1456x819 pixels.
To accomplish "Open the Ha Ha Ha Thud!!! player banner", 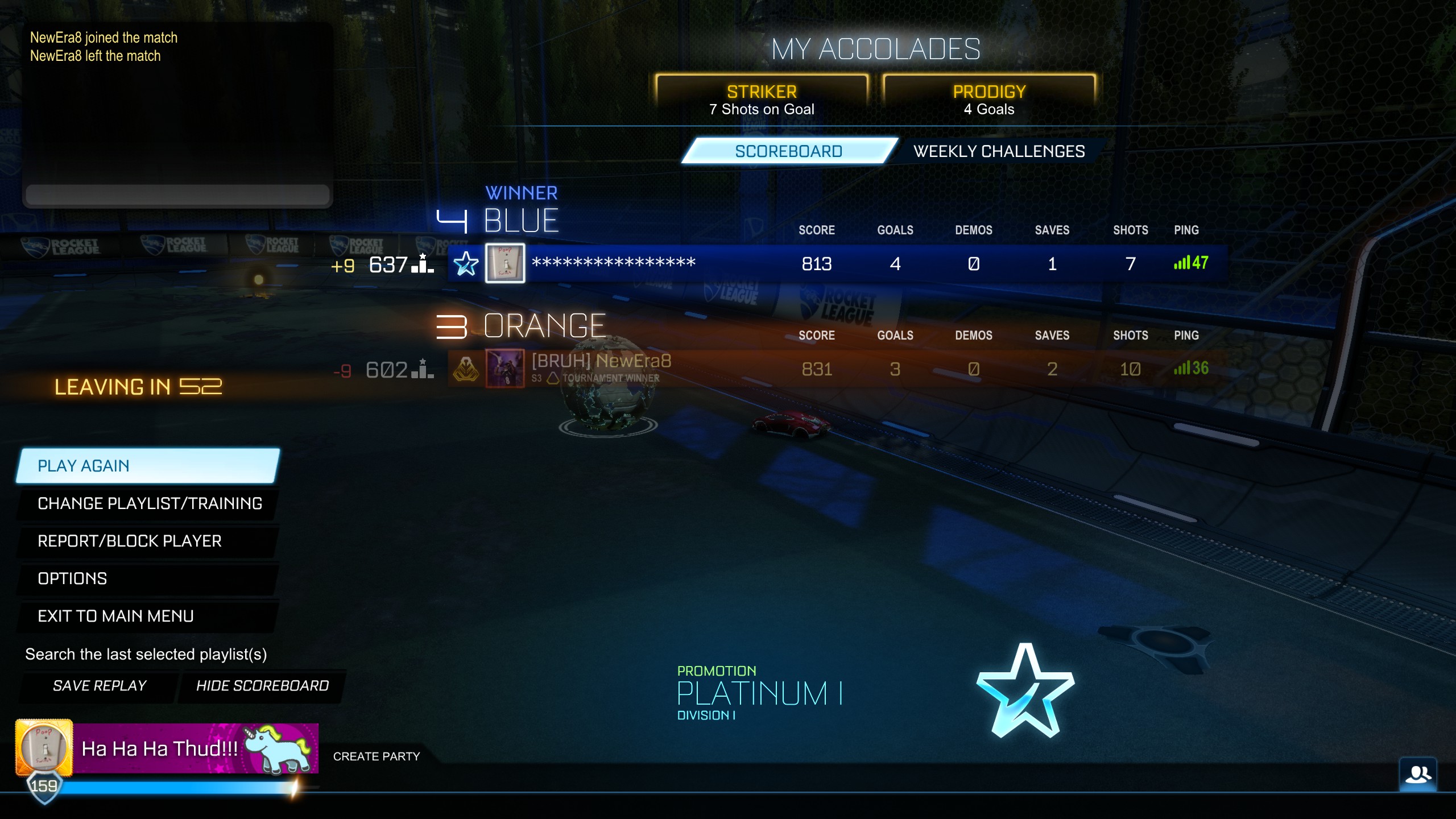I will [196, 748].
